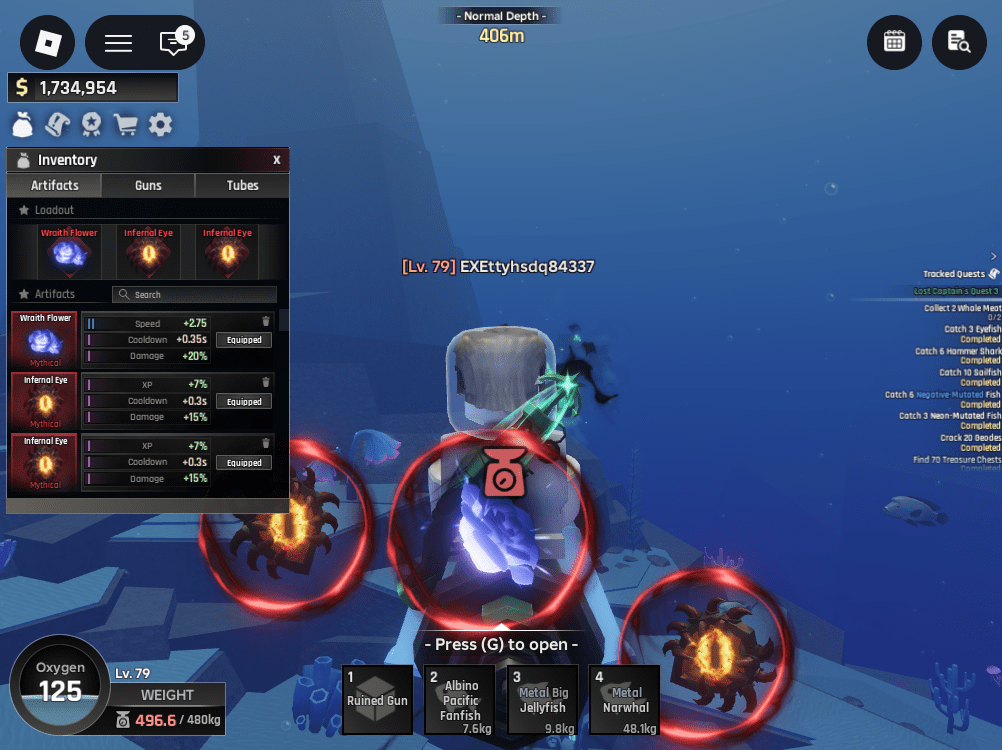Viewport: 1002px width, 750px height.
Task: Open the shopping cart store
Action: [x=125, y=125]
